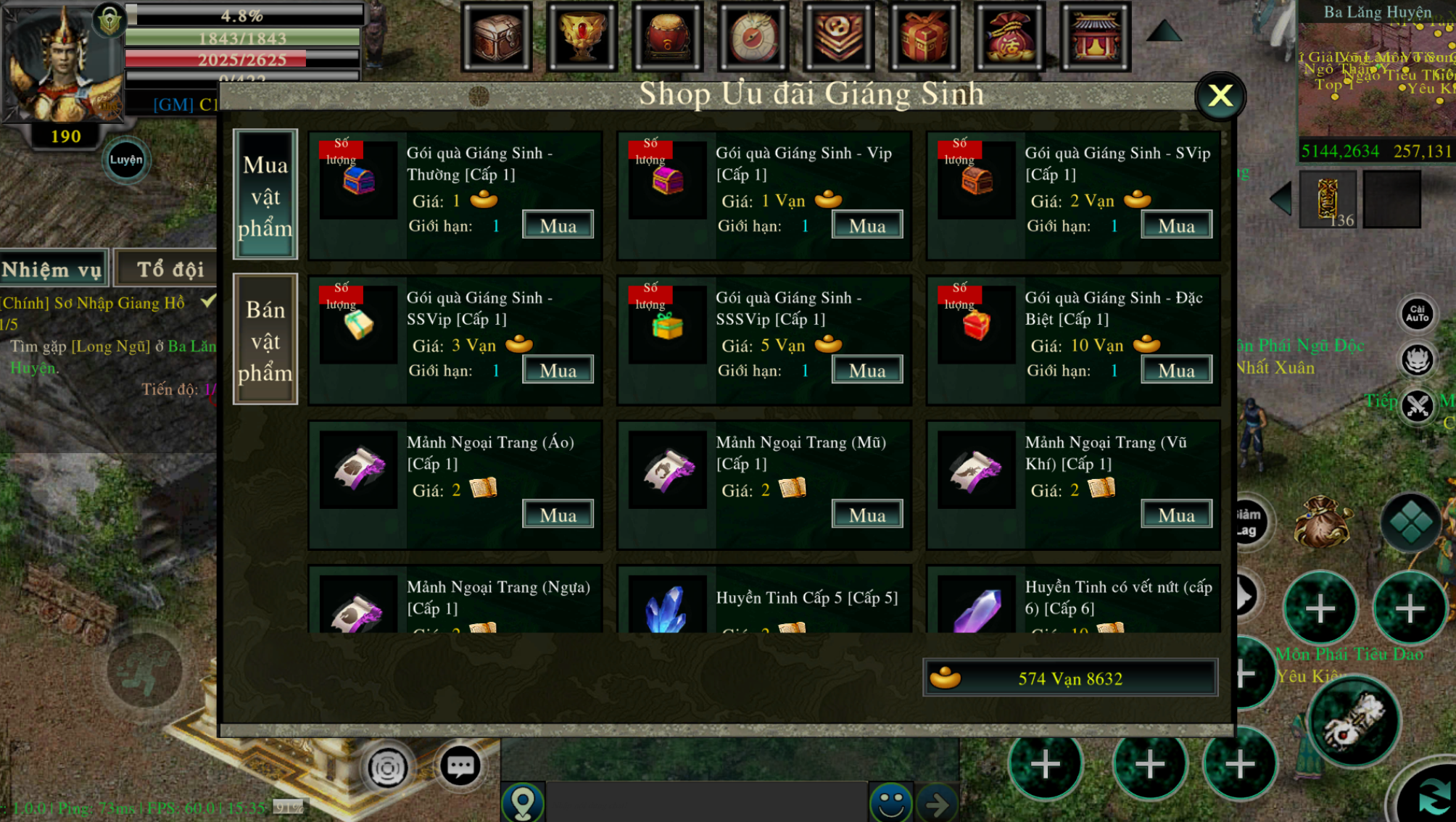Viewport: 1456px width, 822px height.
Task: Purchase Gói quà Giáng Sinh - SVip
Action: [x=1175, y=225]
